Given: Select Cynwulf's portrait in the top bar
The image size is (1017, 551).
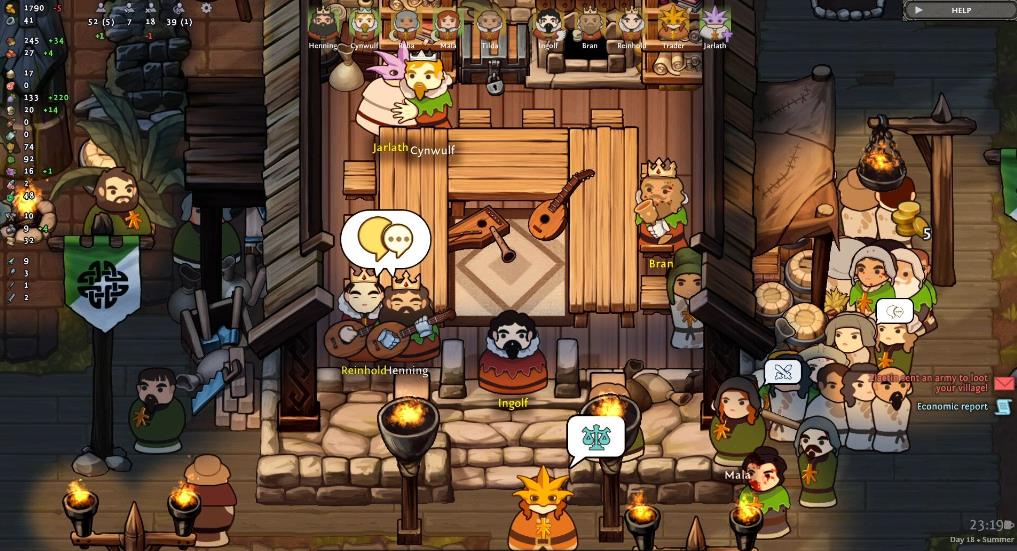Looking at the screenshot, I should tap(364, 24).
